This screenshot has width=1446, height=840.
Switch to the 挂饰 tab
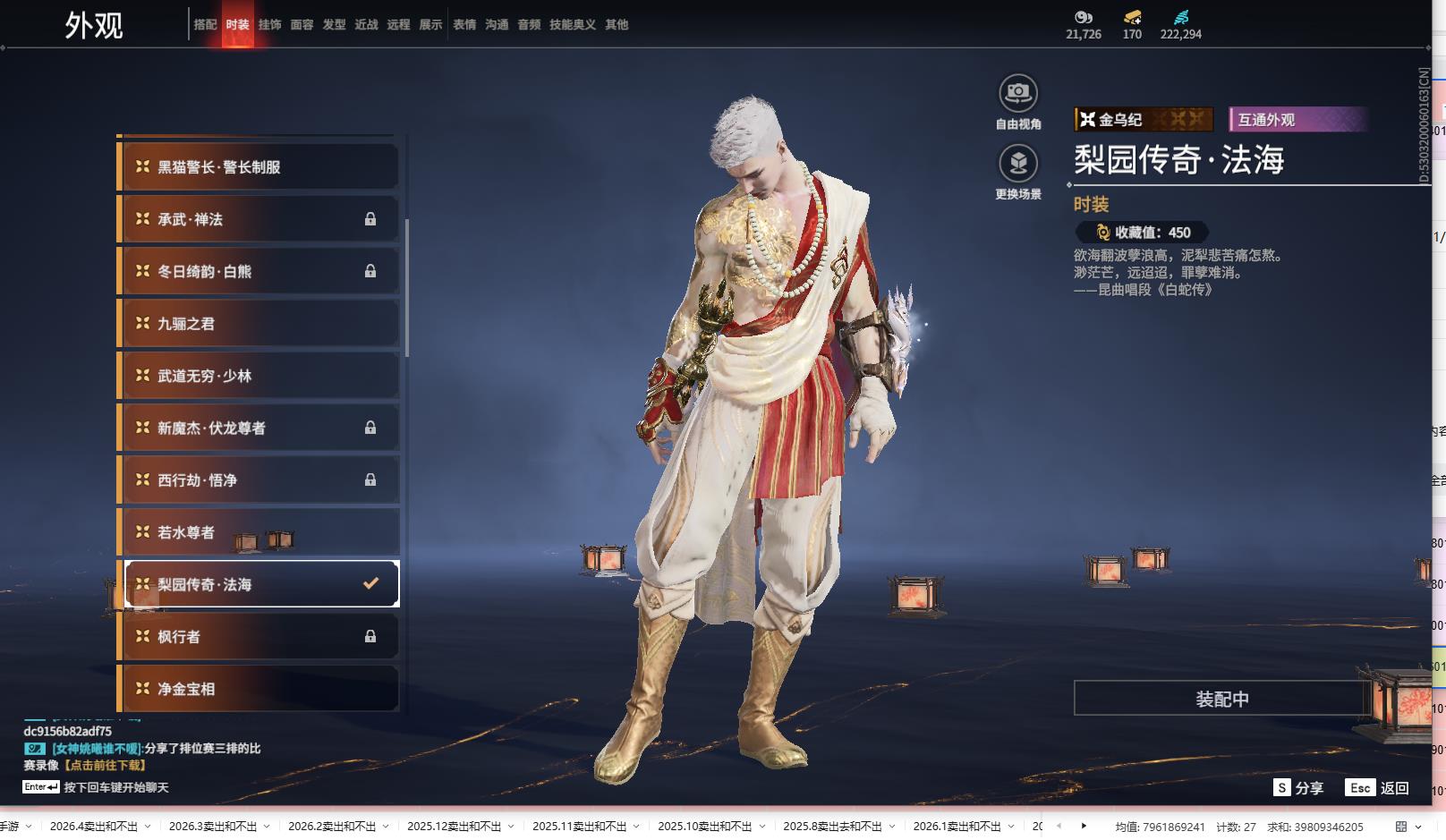tap(269, 25)
